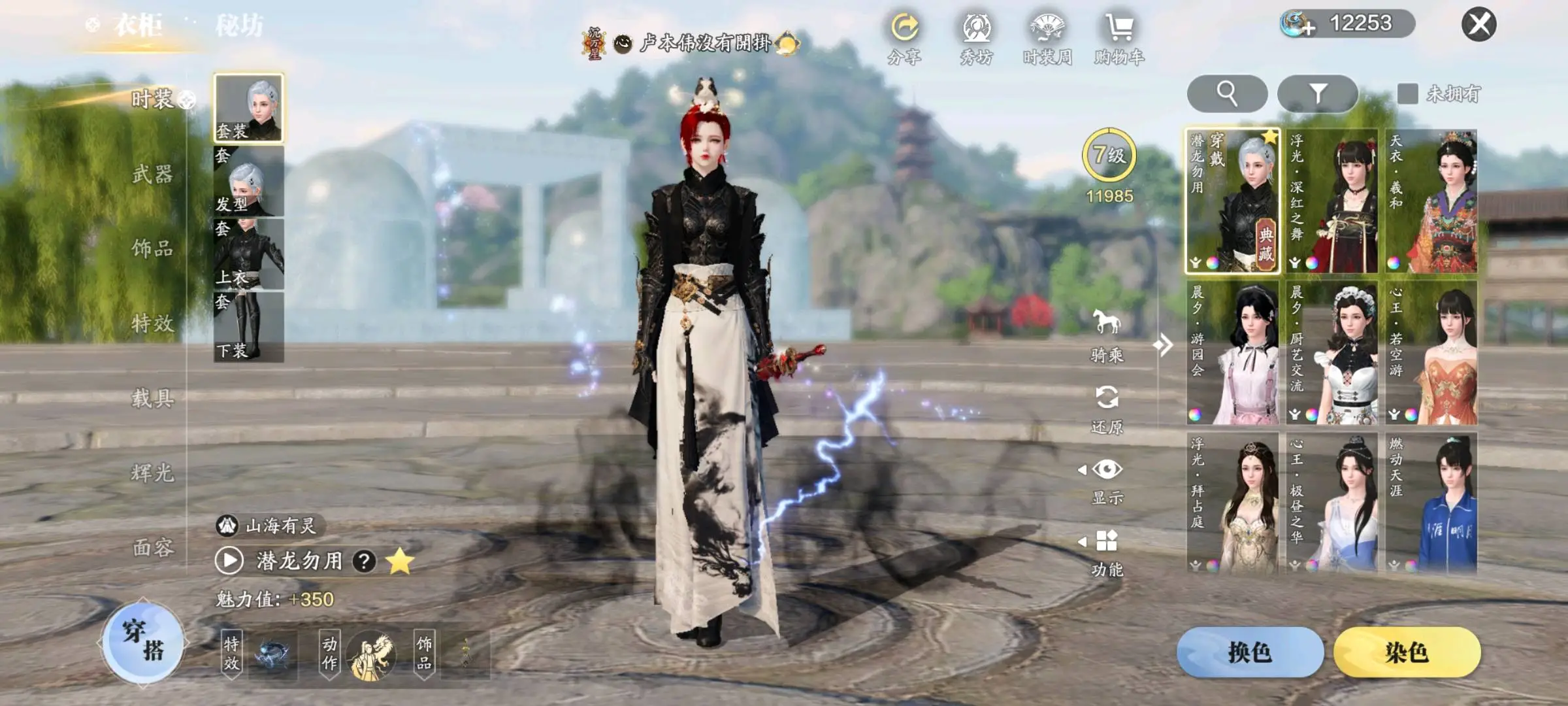Switch to the 秘坊 tab
The width and height of the screenshot is (1568, 706).
pos(239,26)
